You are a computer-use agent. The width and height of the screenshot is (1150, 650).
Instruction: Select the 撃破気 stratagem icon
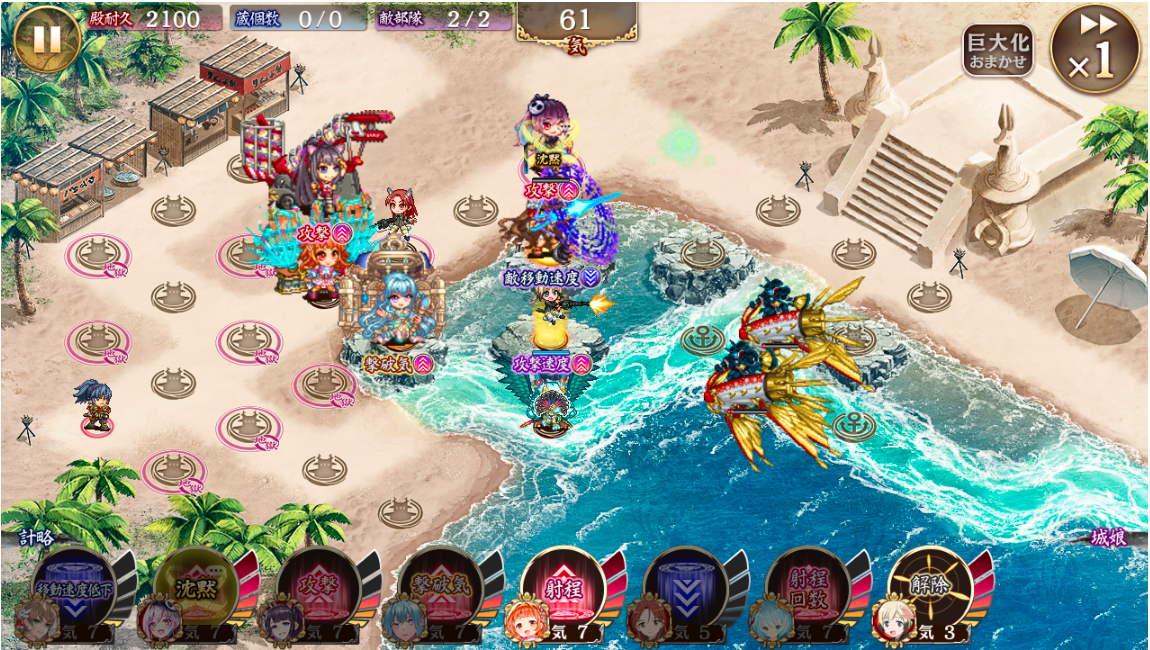click(x=440, y=587)
